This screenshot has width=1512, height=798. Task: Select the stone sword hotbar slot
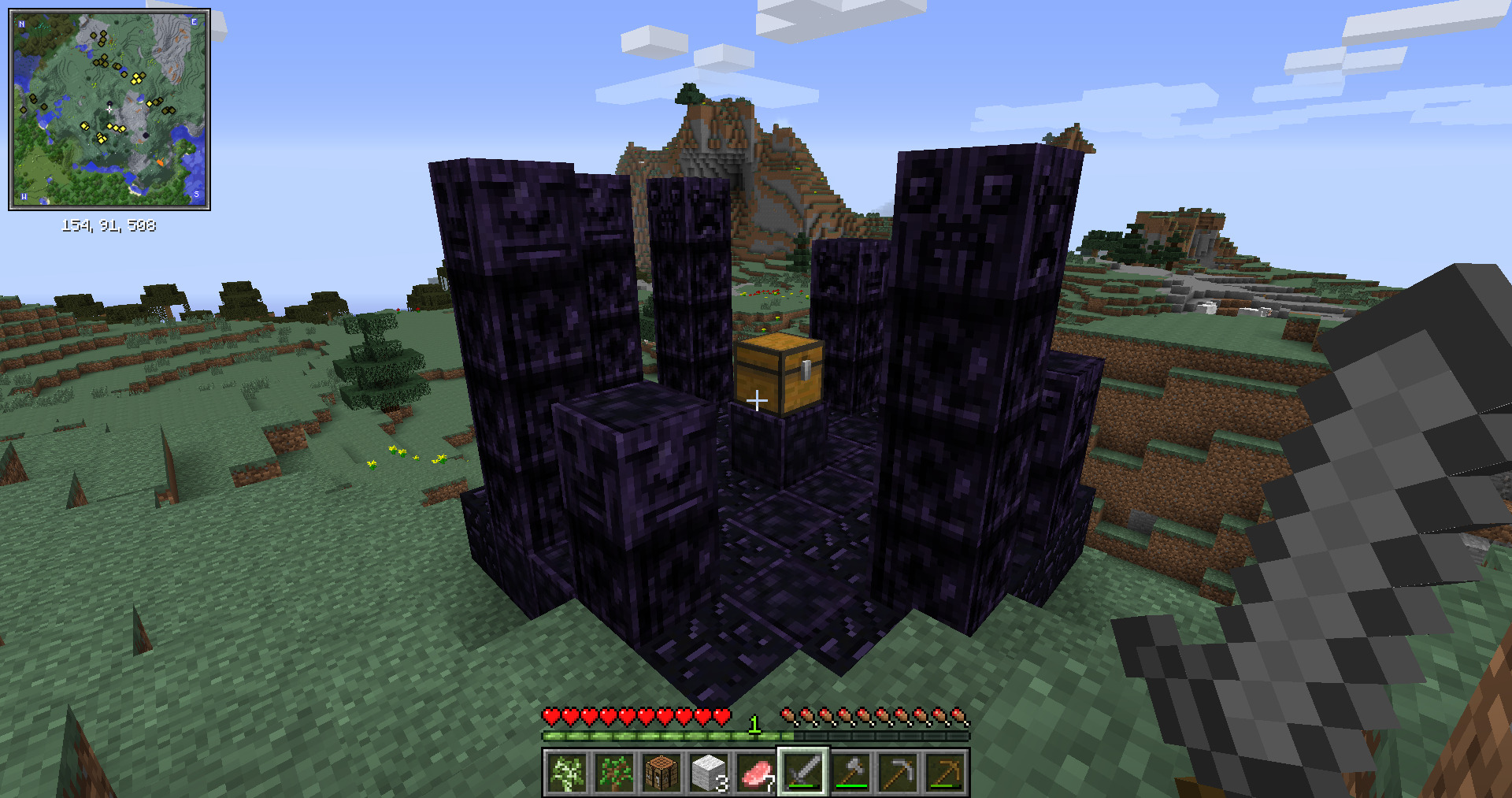pyautogui.click(x=803, y=772)
